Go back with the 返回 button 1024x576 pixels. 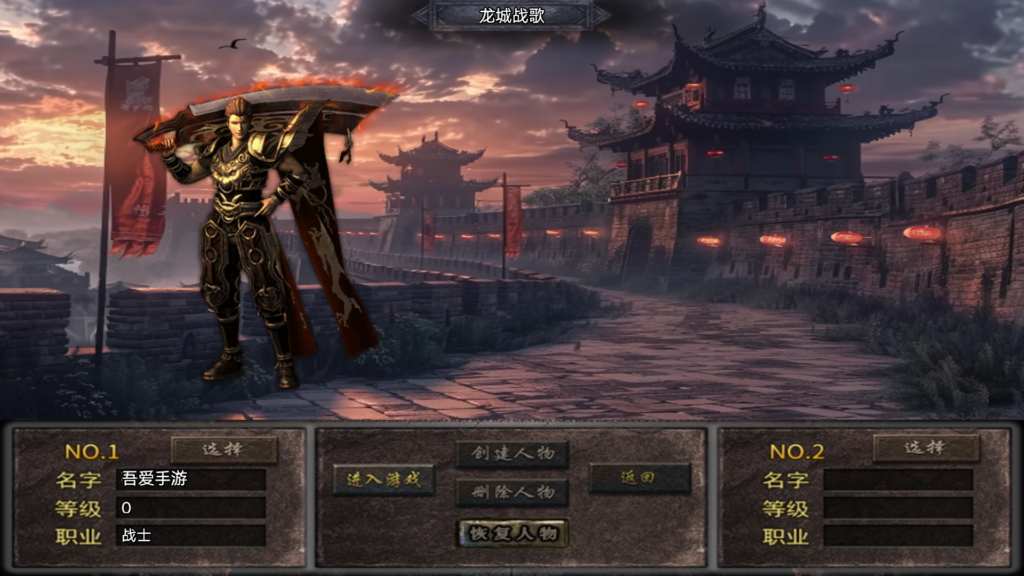coord(639,478)
